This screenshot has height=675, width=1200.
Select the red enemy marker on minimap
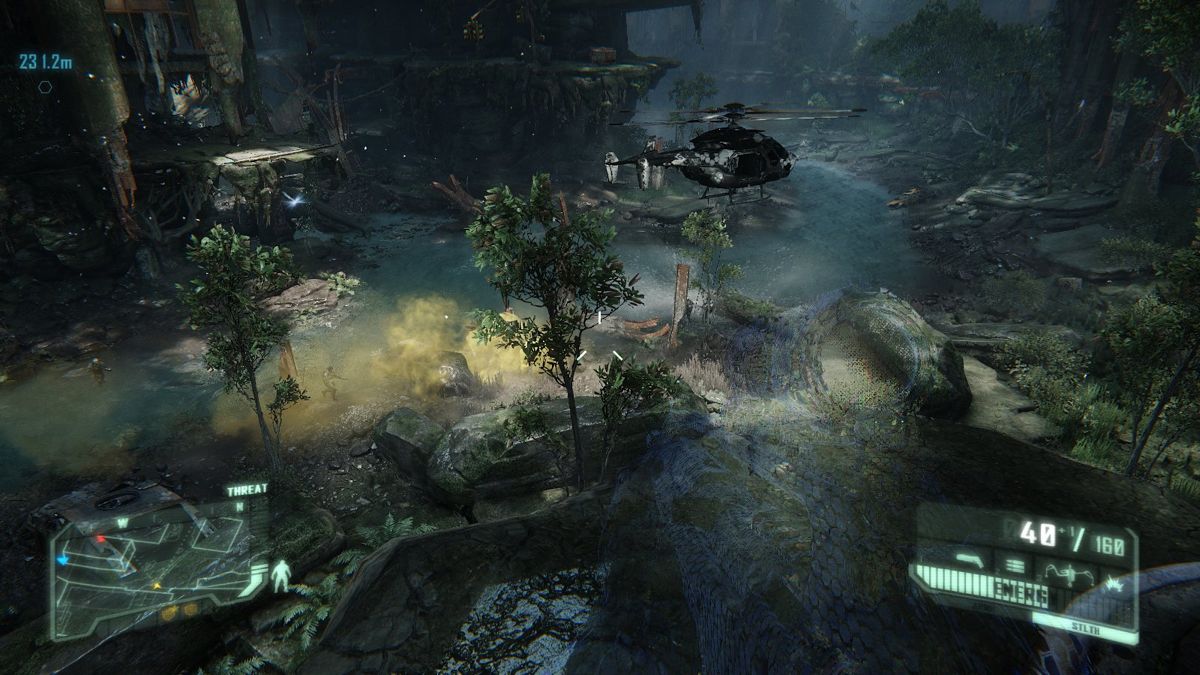coord(100,539)
